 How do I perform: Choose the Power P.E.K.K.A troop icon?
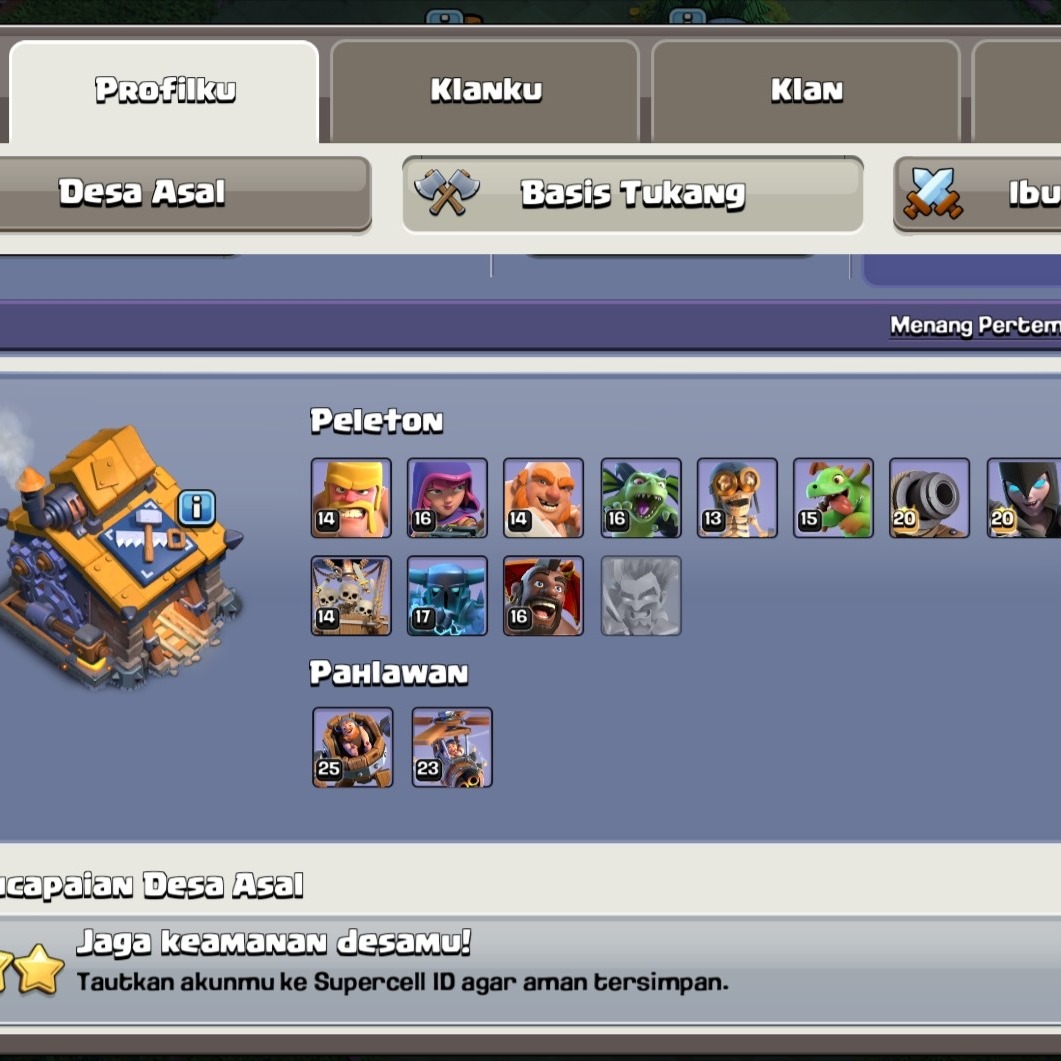pos(447,596)
